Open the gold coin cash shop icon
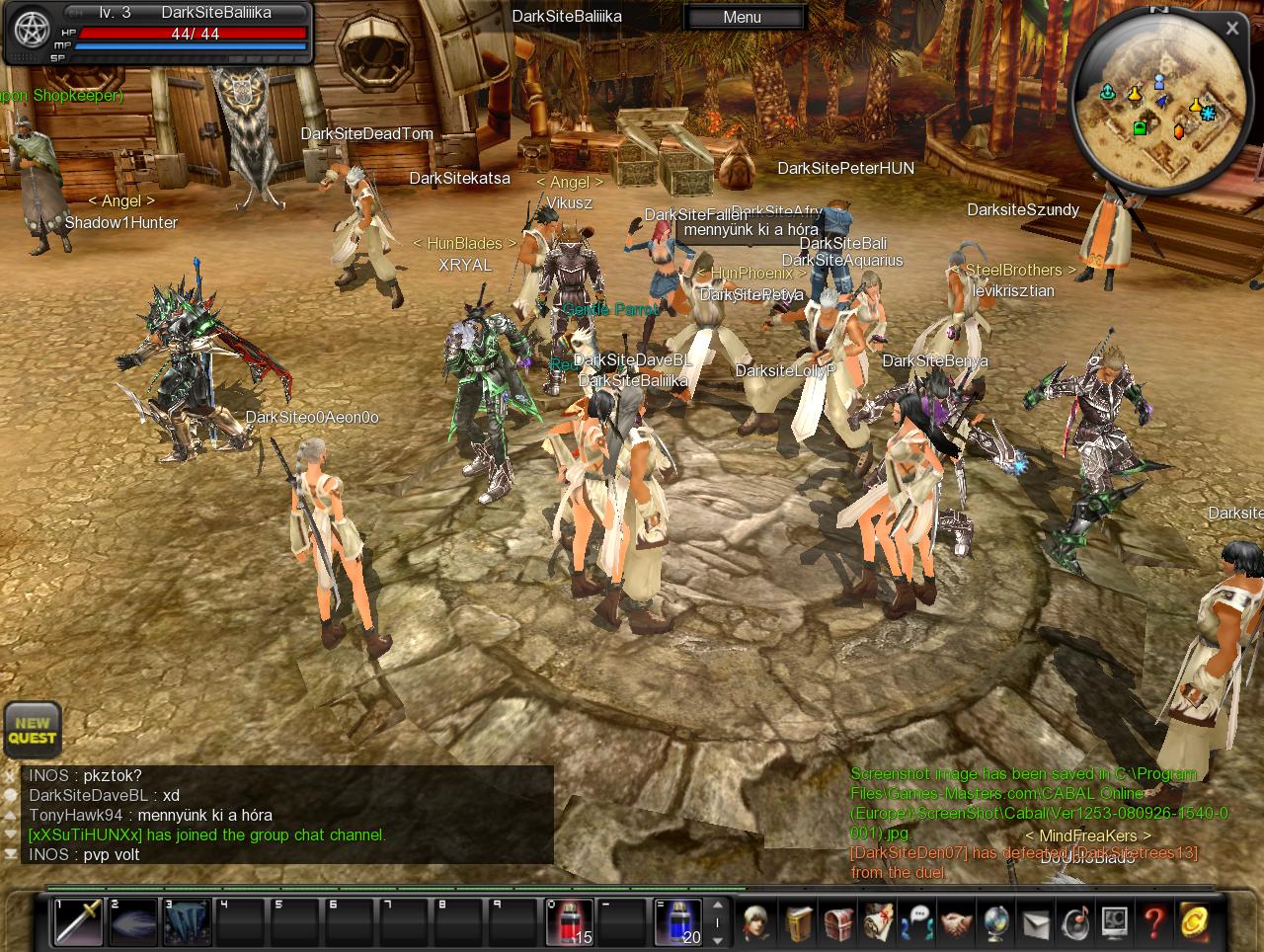1264x952 pixels. click(x=1193, y=922)
